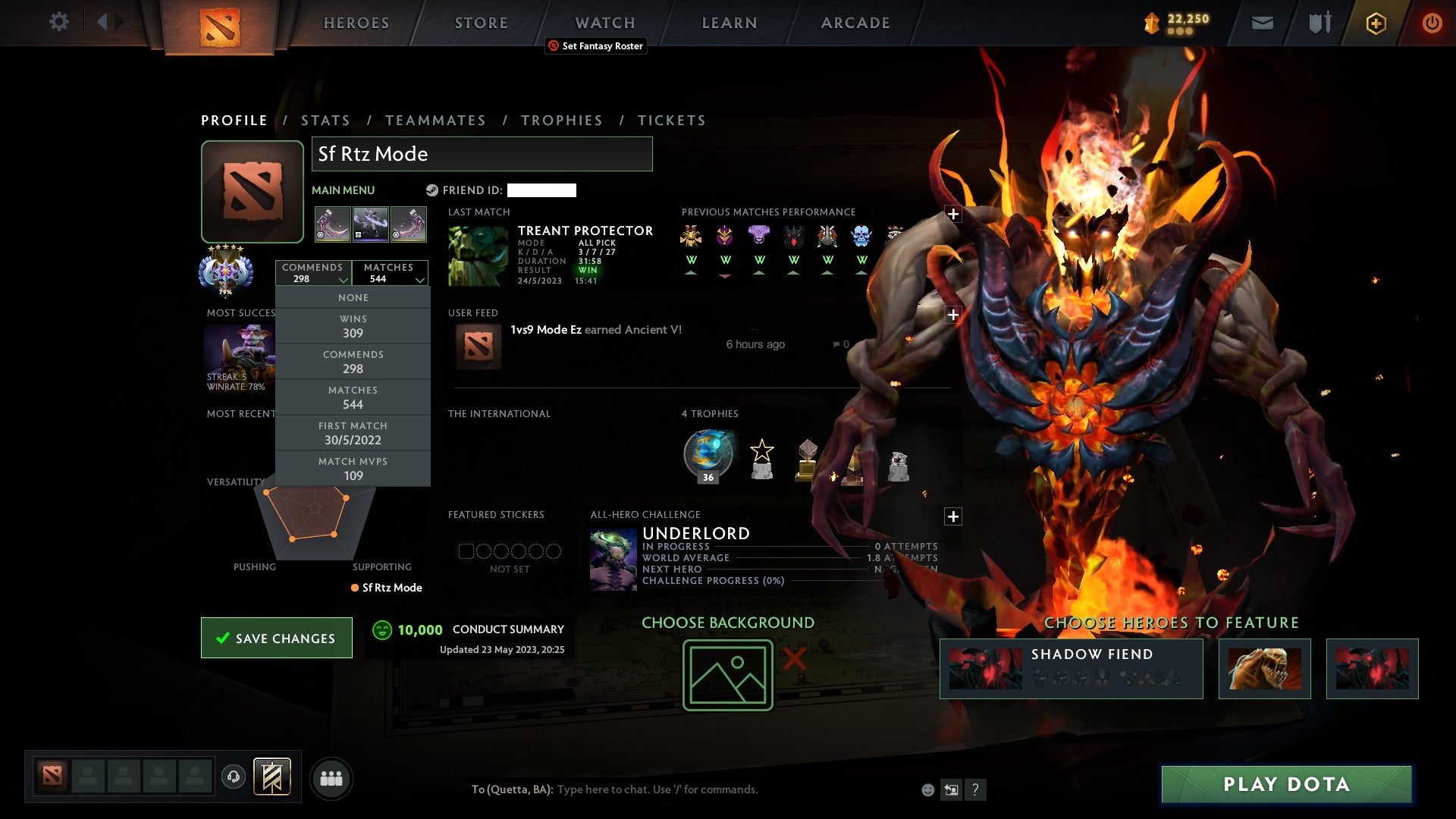Select WINS 309 from the open dropdown
Screen dimensions: 1456x819
tap(353, 326)
